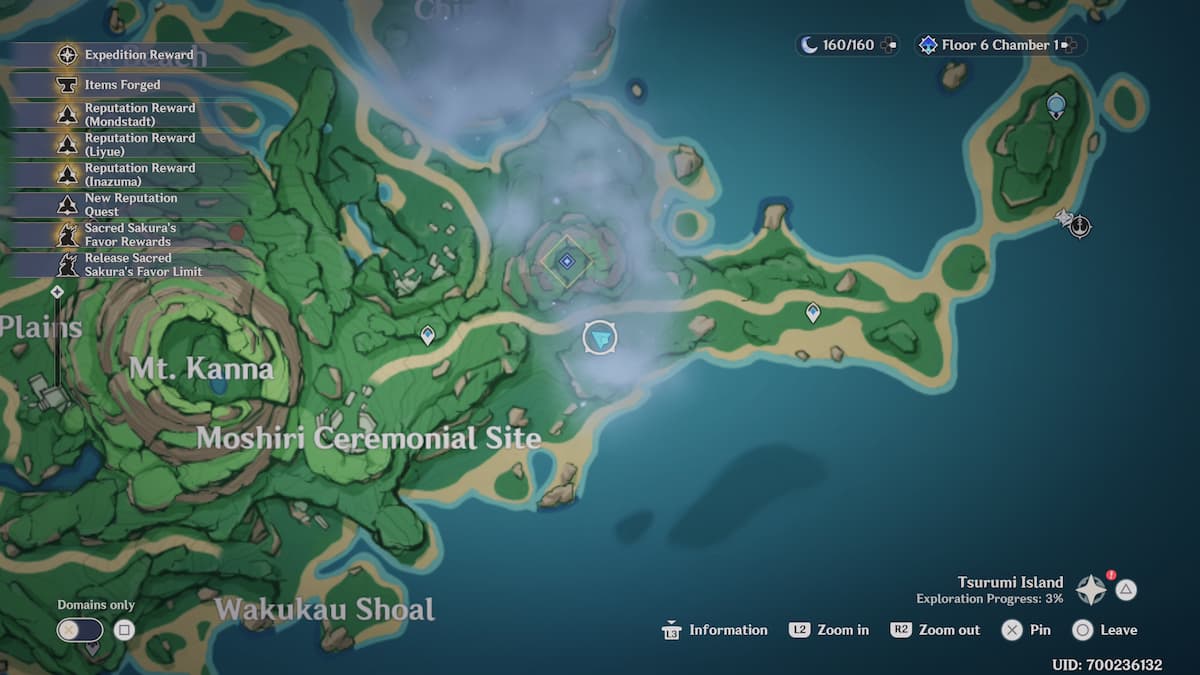Select the teleport waypoint on the eastern peninsula
The height and width of the screenshot is (675, 1200).
813,313
